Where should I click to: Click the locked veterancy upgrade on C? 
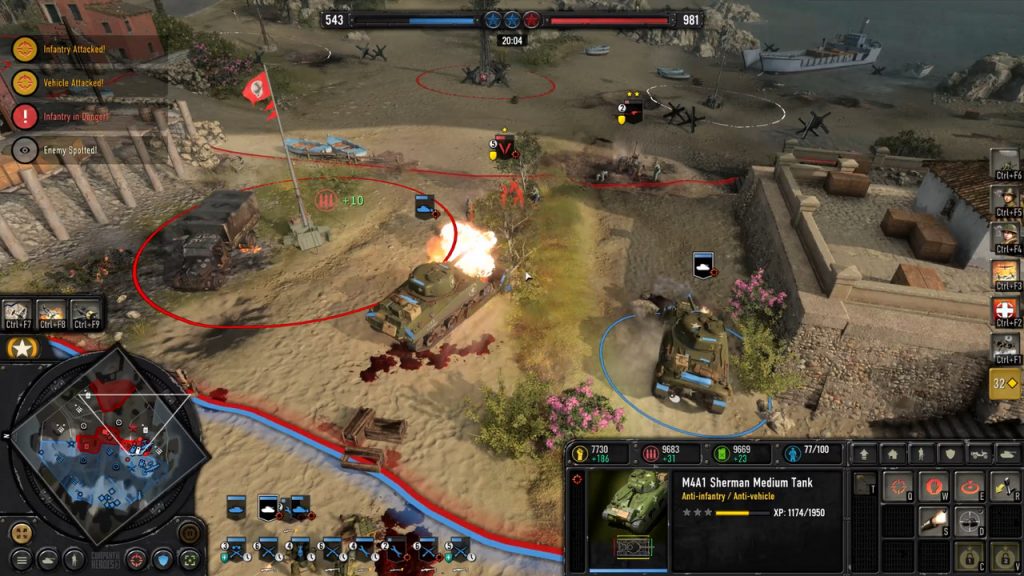click(x=970, y=556)
